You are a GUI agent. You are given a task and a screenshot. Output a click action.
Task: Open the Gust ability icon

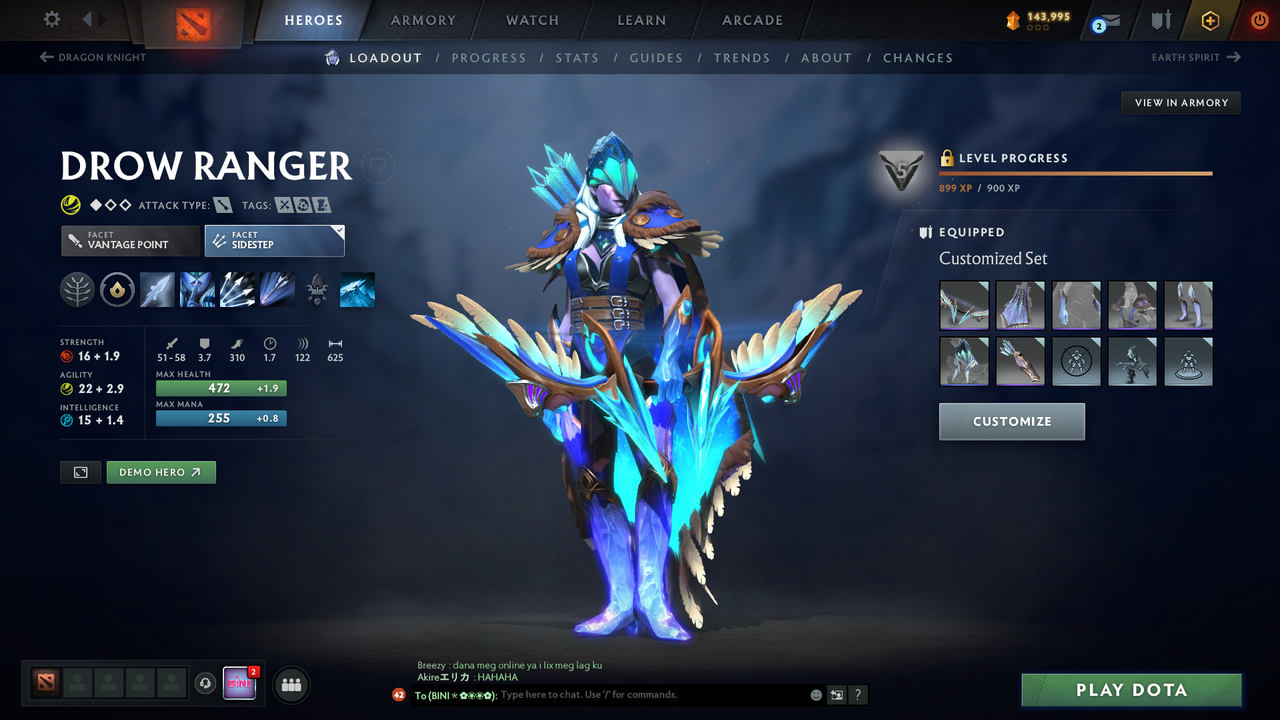[197, 289]
